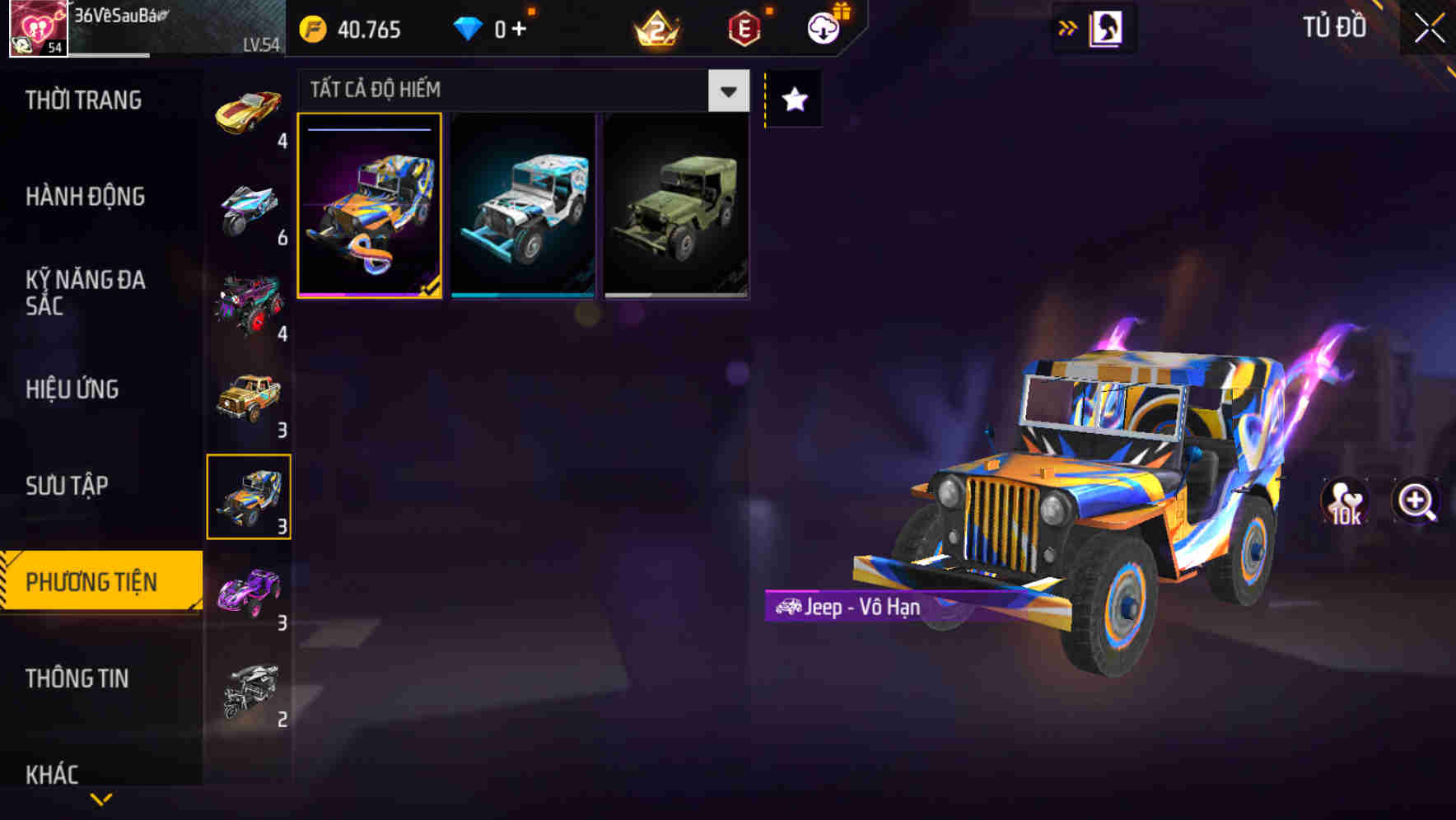1456x820 pixels.
Task: Click the yellow double-arrow collapse toggle
Action: (x=1066, y=27)
